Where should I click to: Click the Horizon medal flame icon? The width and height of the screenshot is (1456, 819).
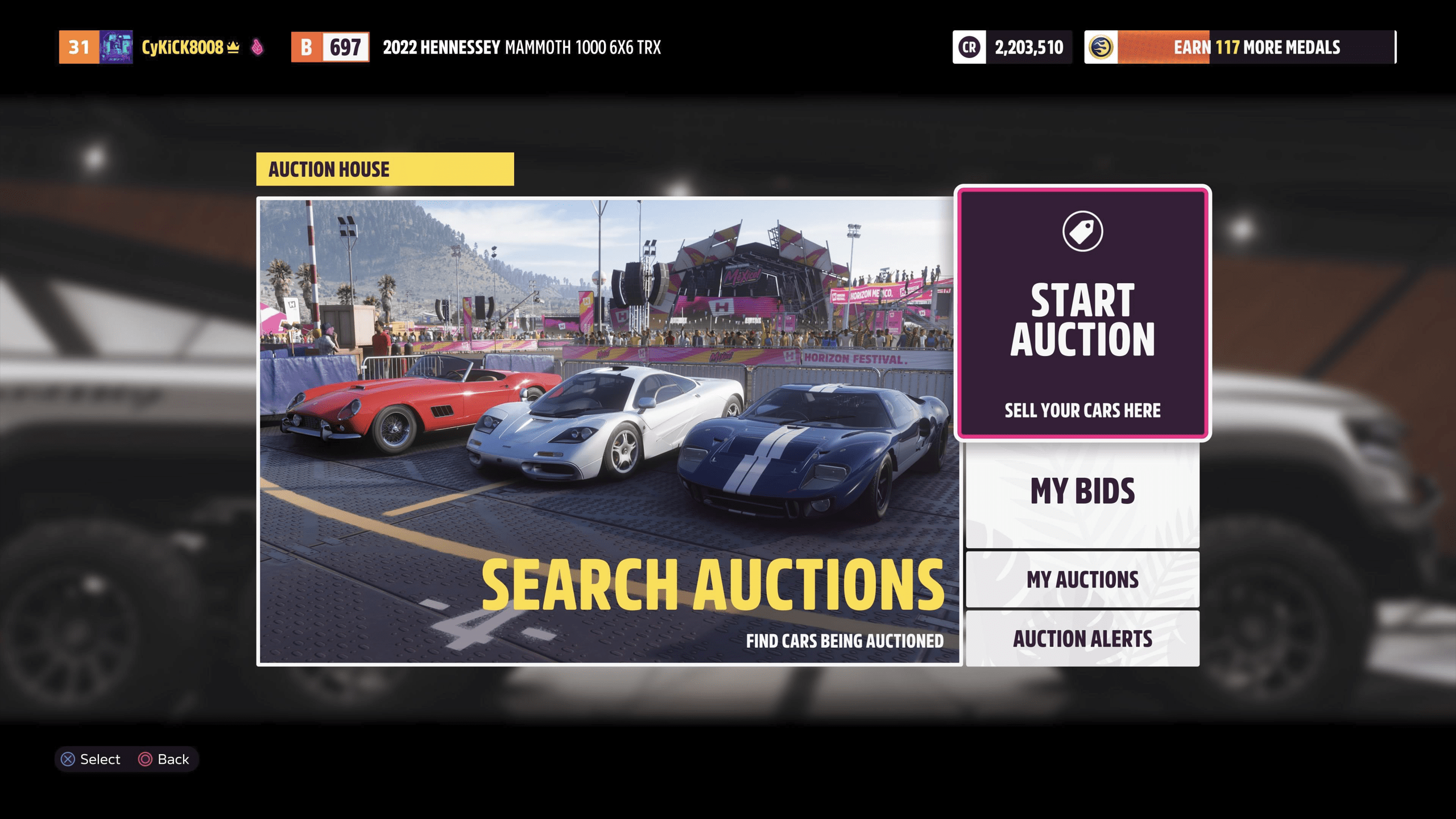[1102, 48]
